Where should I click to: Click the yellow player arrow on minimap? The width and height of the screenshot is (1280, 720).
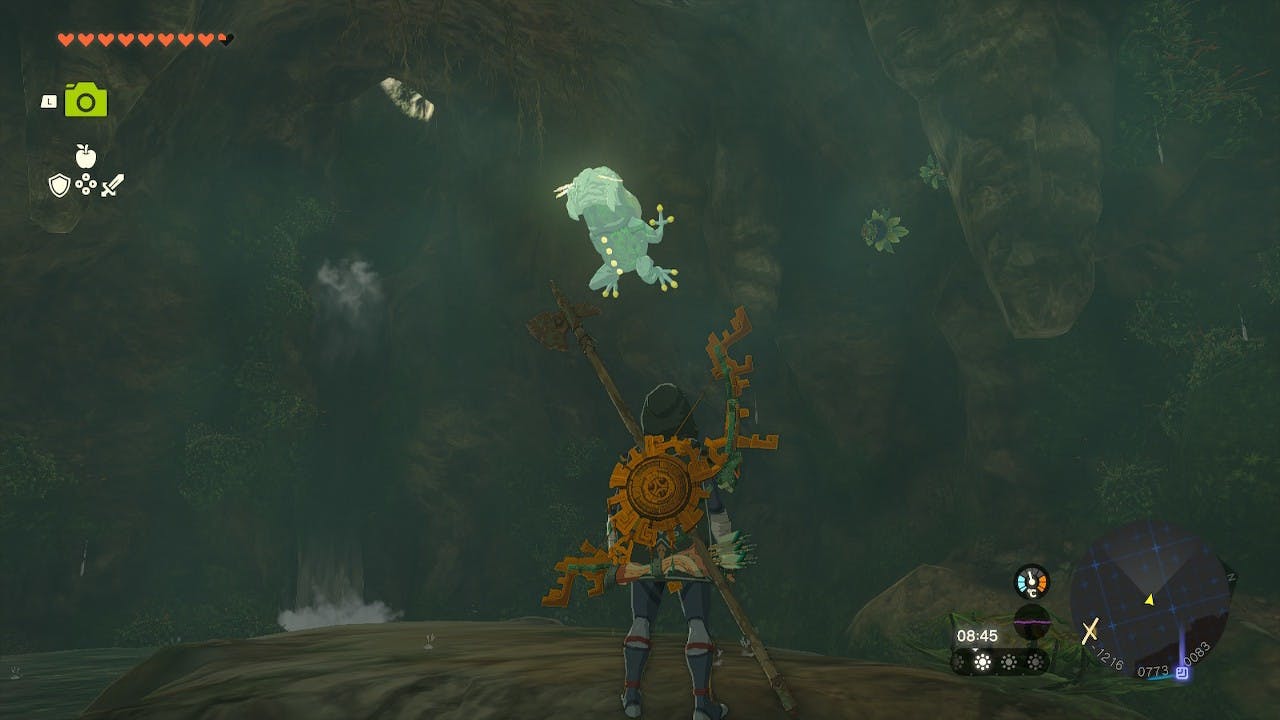click(1149, 599)
